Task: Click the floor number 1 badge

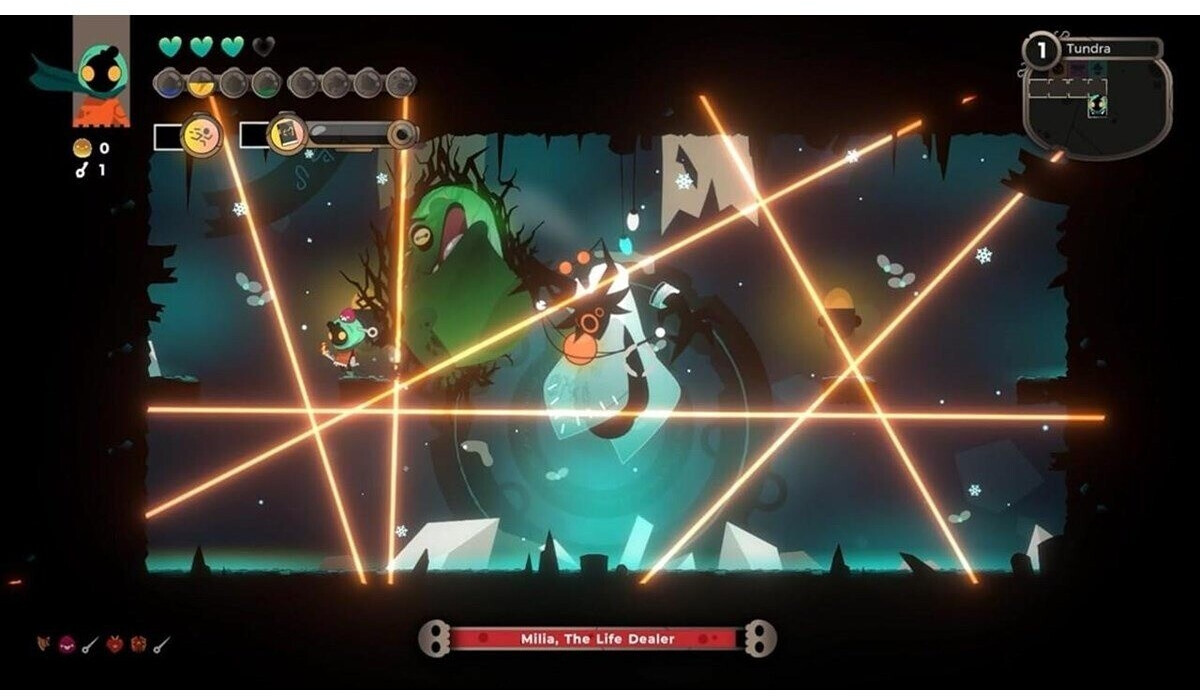Action: click(x=1041, y=49)
